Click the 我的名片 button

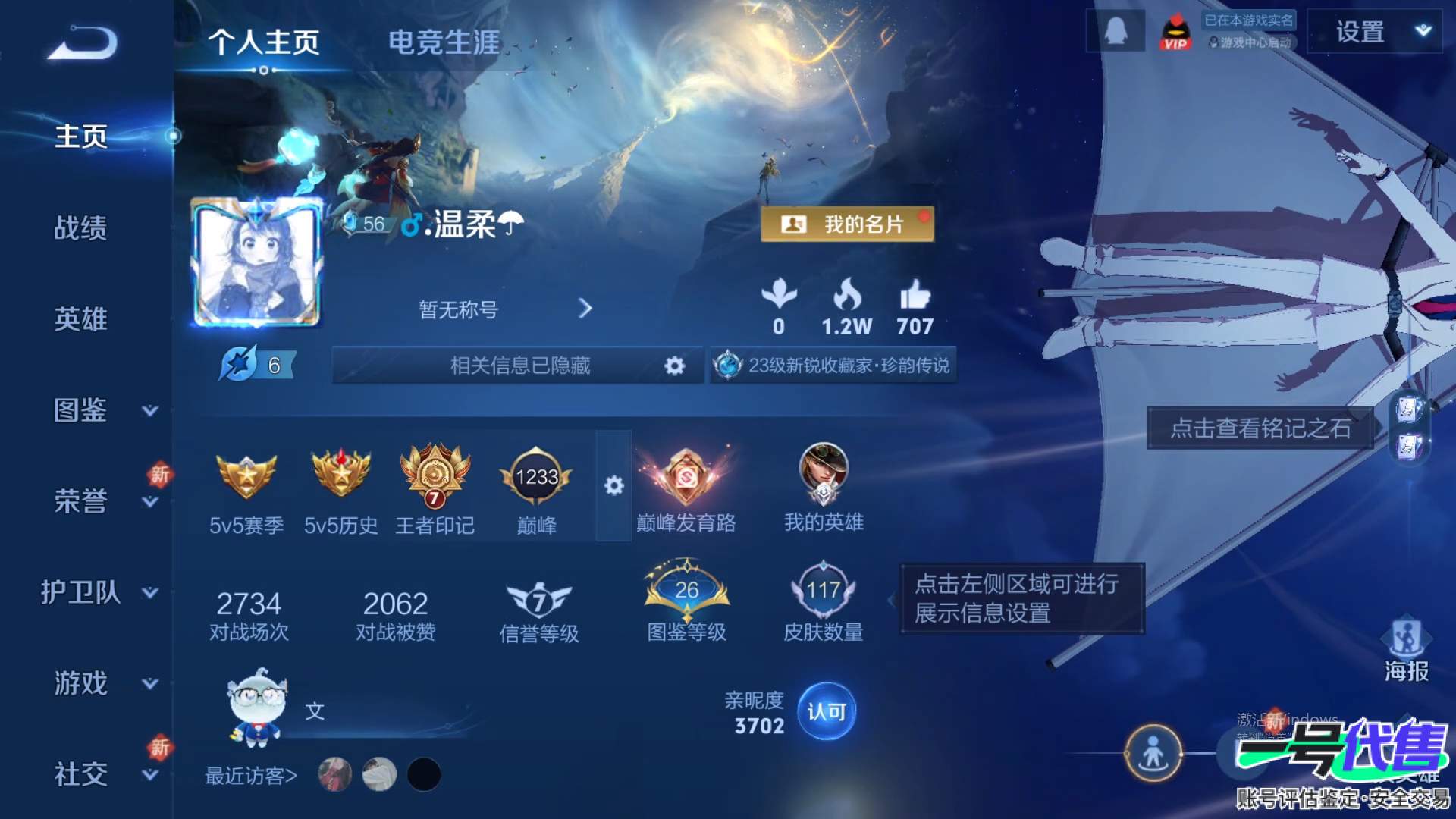point(849,223)
